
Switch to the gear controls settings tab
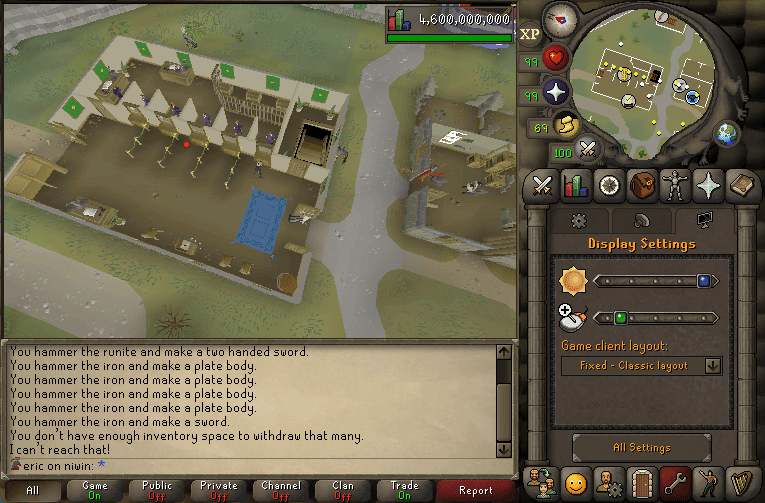pyautogui.click(x=577, y=221)
